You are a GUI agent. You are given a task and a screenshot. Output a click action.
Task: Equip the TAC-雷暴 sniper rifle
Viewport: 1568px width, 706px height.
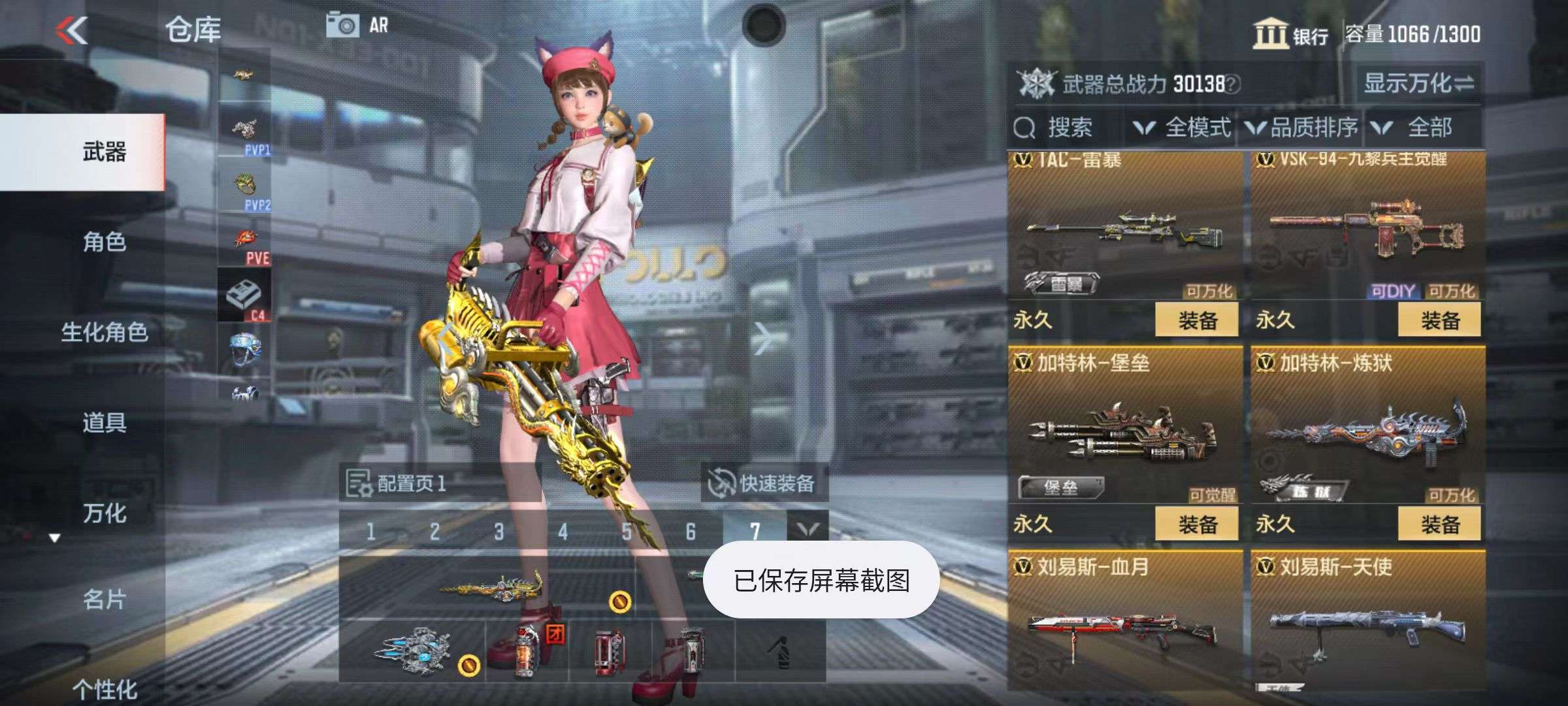tap(1196, 320)
